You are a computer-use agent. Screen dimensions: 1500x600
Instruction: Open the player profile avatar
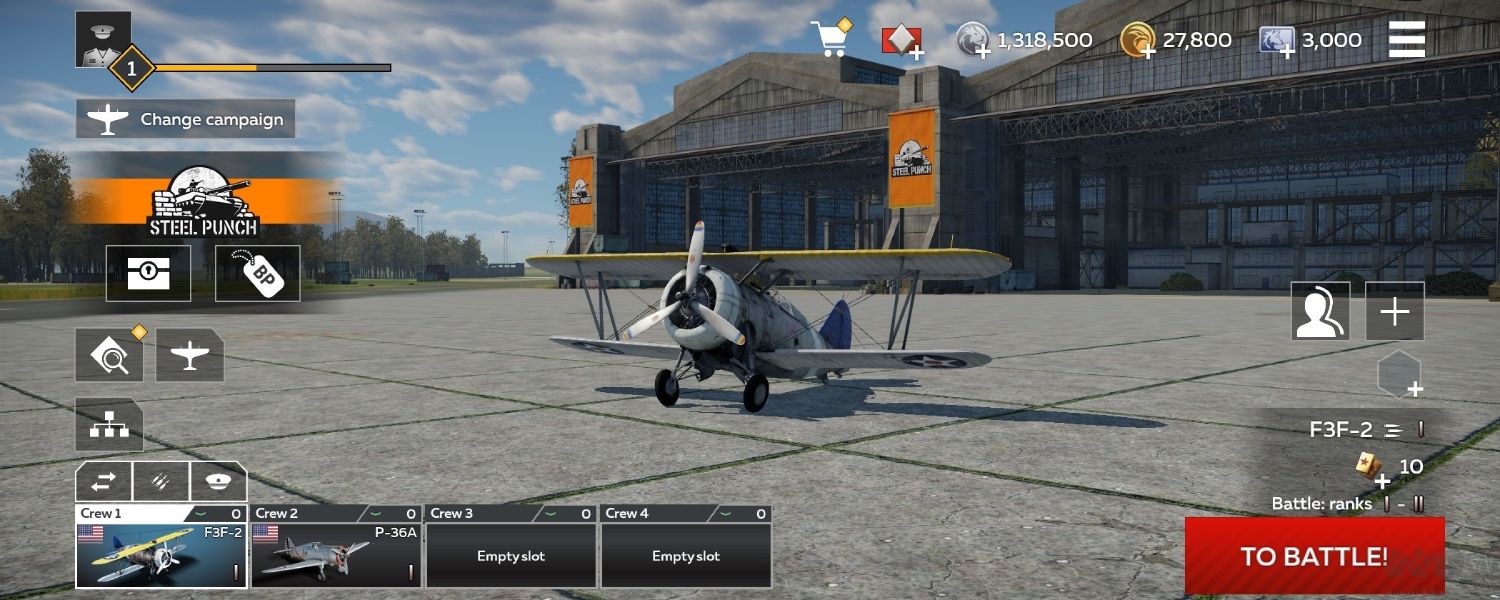103,38
